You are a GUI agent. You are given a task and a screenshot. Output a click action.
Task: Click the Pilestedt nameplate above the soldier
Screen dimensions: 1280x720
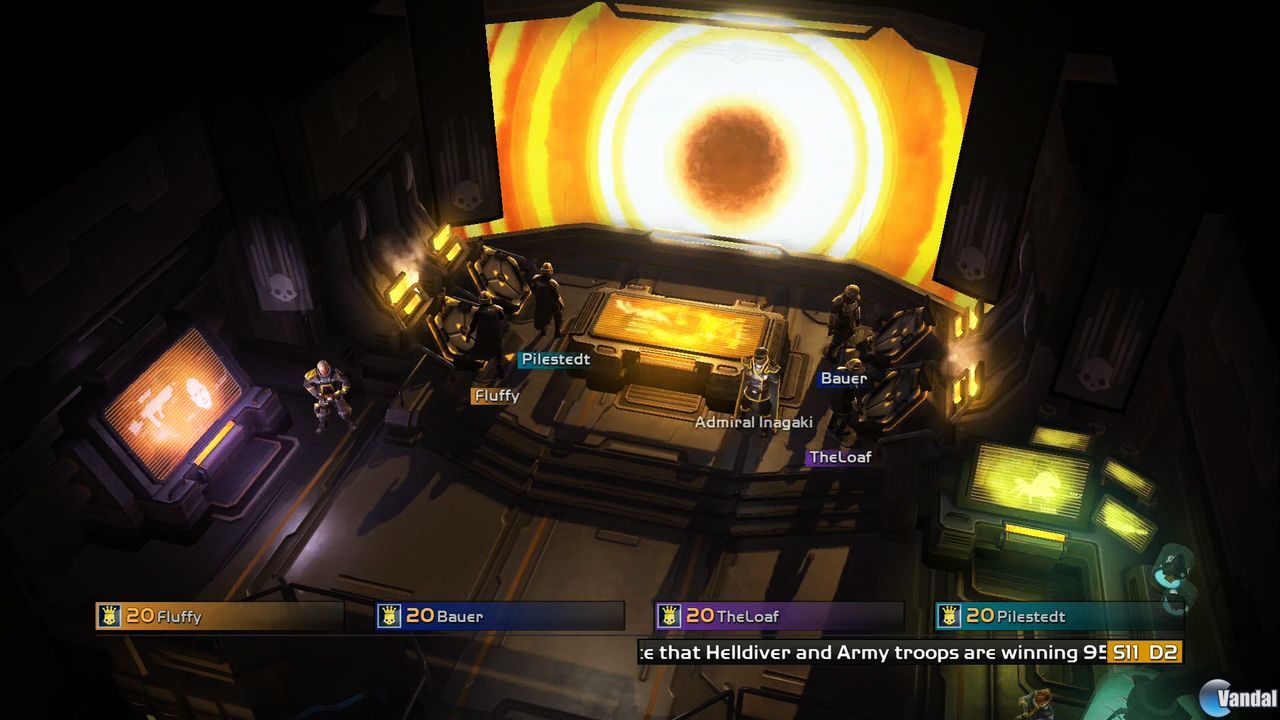tap(555, 359)
